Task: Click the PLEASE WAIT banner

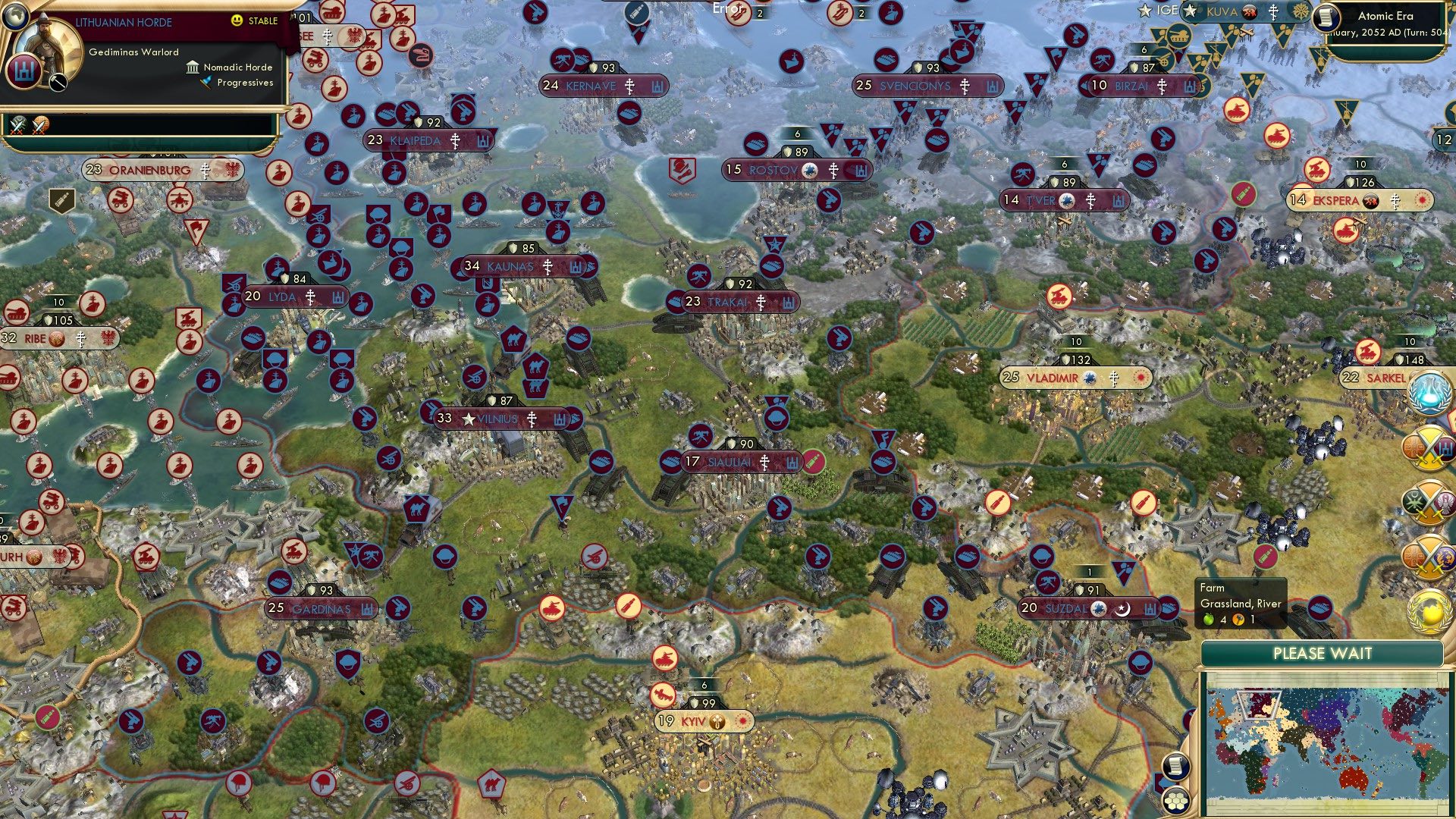Action: (x=1324, y=653)
